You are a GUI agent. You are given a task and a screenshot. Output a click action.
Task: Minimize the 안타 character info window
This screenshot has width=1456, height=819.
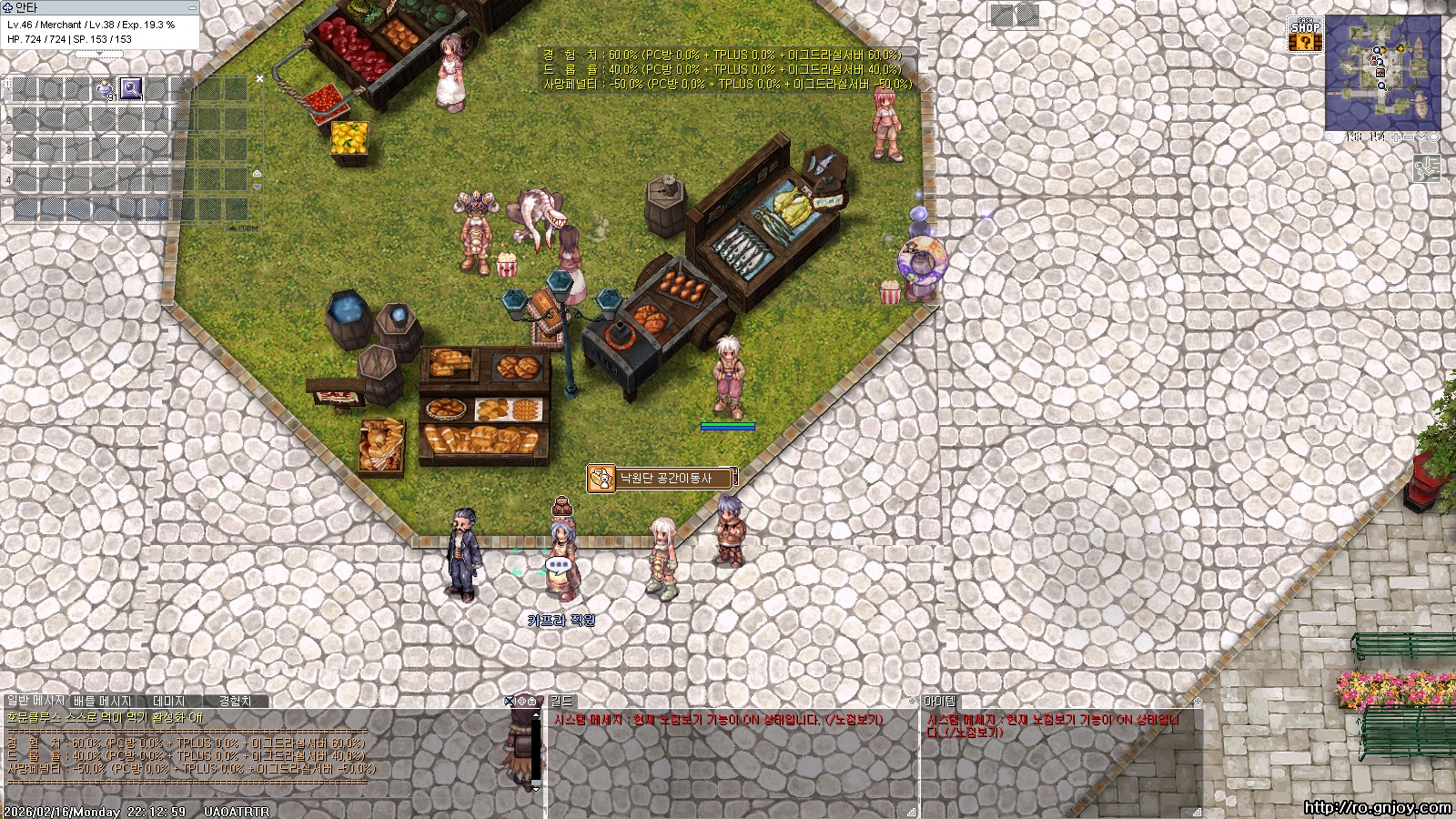point(192,7)
